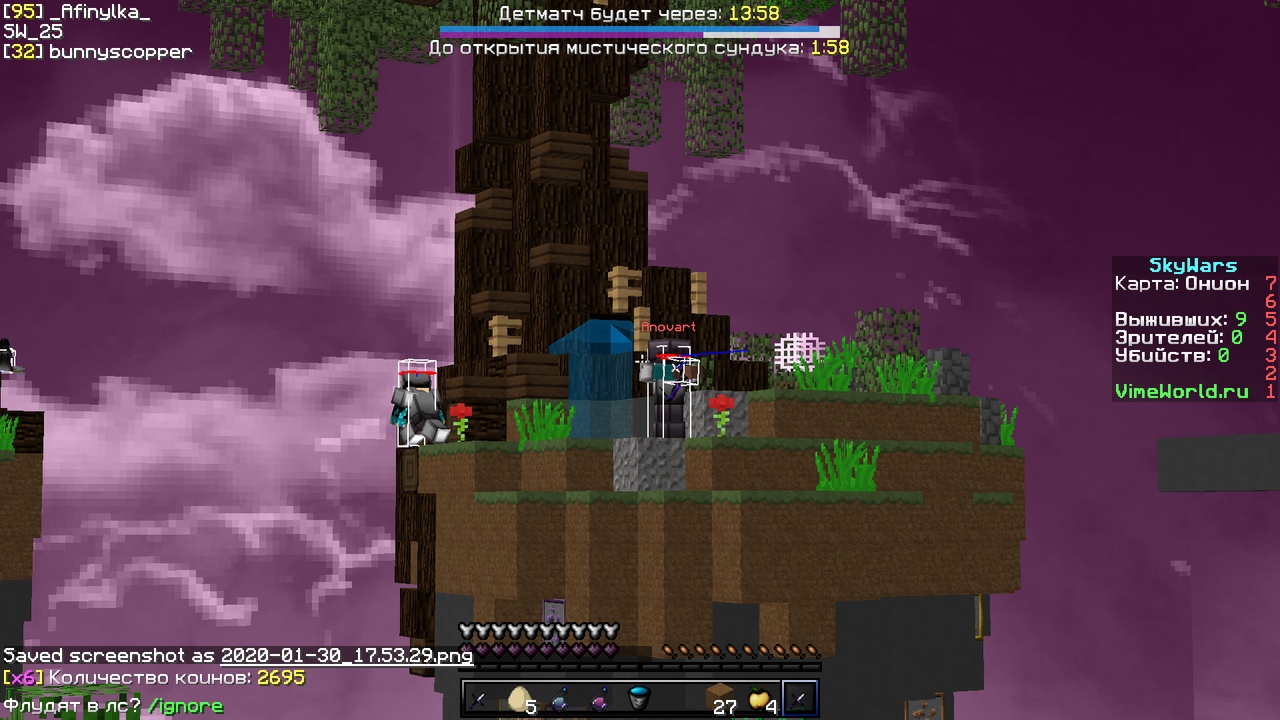This screenshot has width=1280, height=720.
Task: Select the blue potion hotbar slot
Action: coord(560,698)
